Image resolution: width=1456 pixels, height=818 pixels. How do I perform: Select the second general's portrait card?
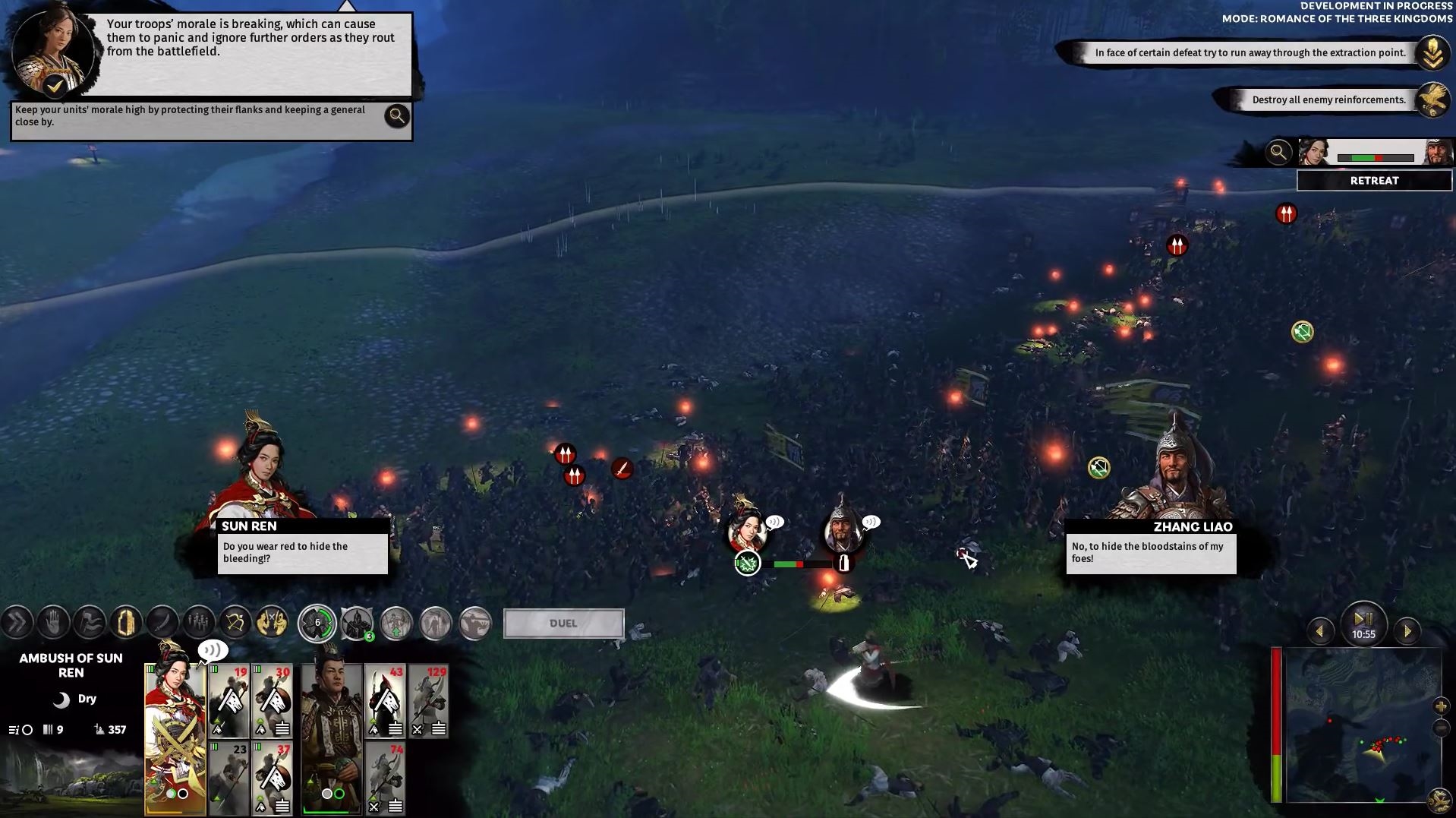(x=332, y=737)
